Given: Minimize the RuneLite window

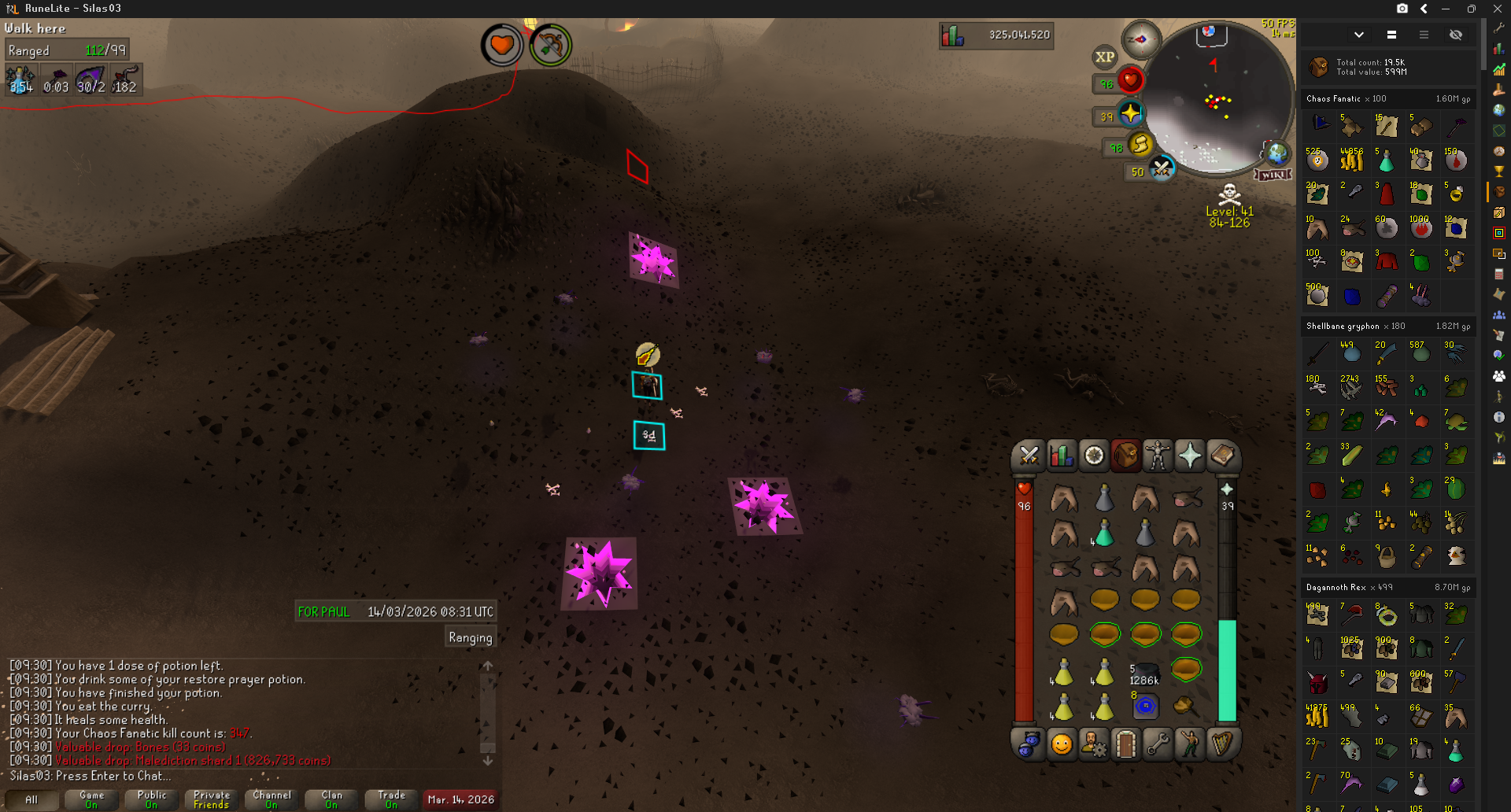Looking at the screenshot, I should coord(1446,9).
